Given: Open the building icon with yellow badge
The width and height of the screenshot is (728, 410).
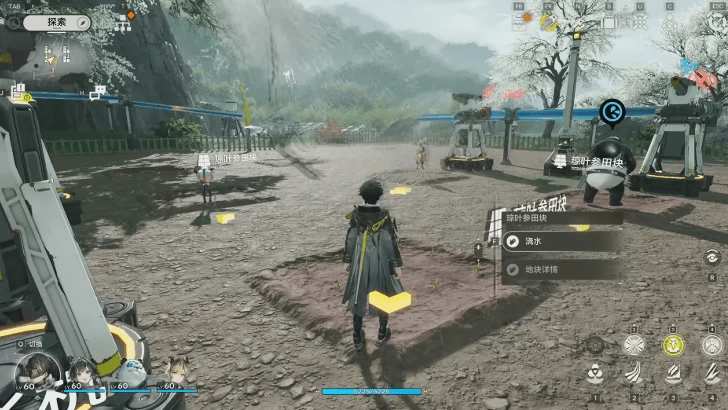Looking at the screenshot, I should [18, 92].
